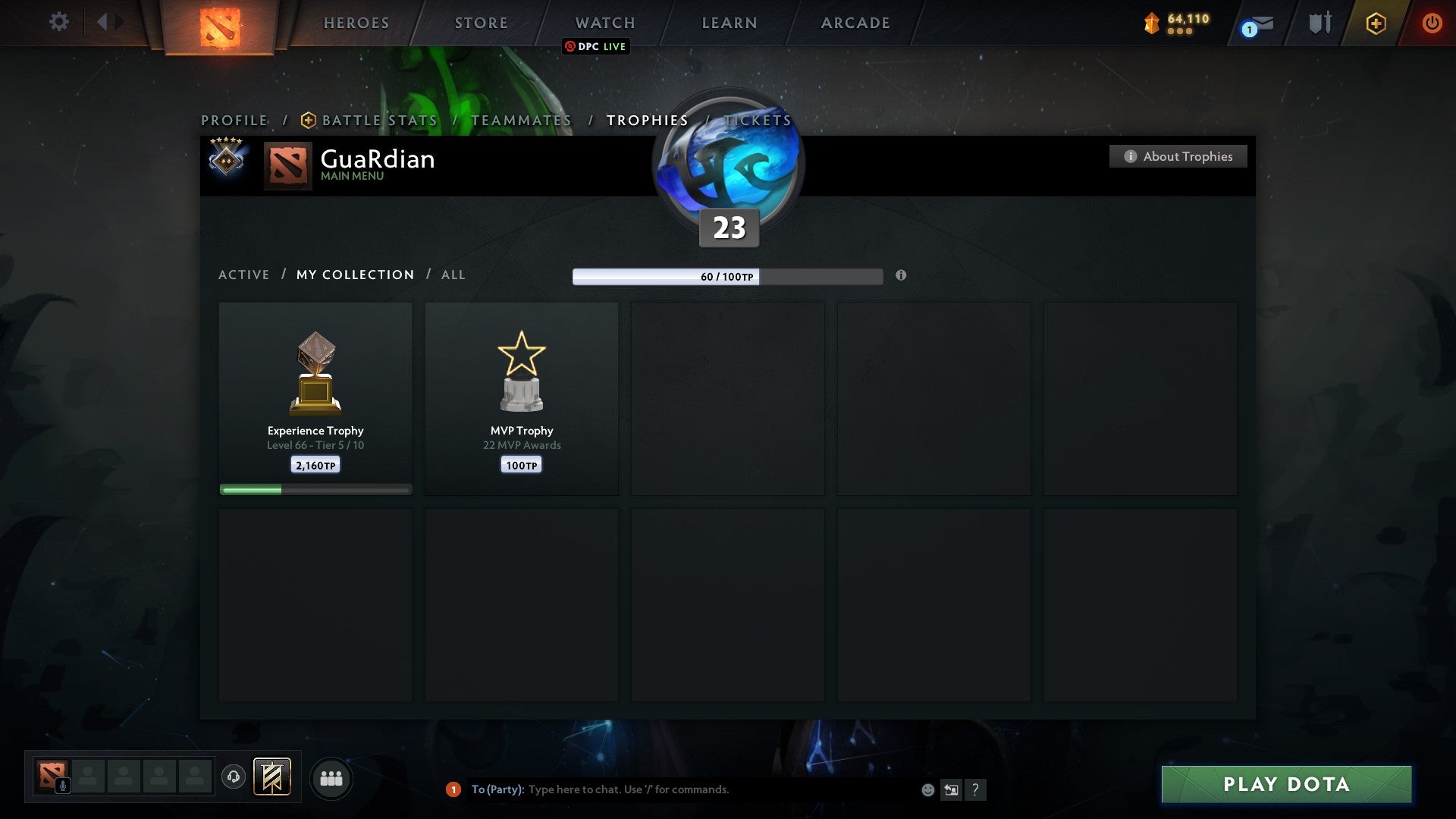Open the Armory shield-and-sword icon
Viewport: 1456px width, 819px height.
pyautogui.click(x=1319, y=23)
